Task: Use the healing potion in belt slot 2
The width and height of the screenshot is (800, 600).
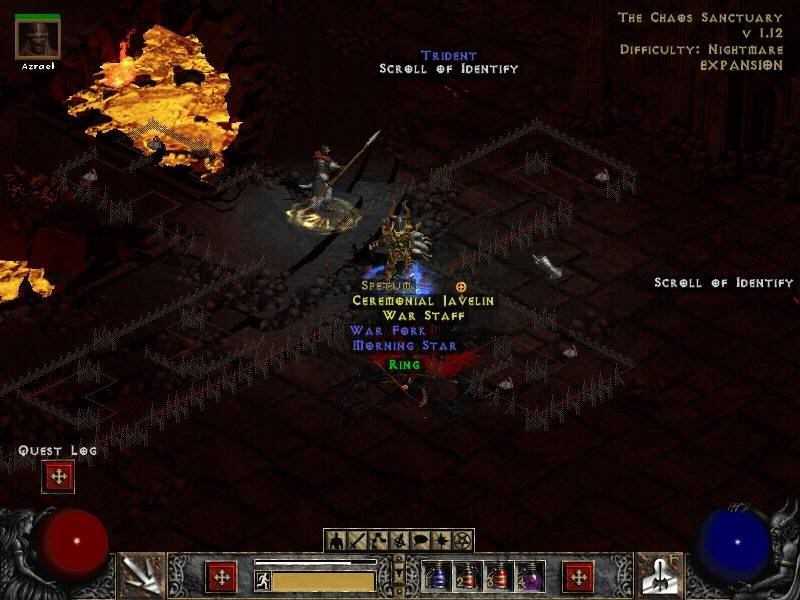Action: pyautogui.click(x=468, y=577)
